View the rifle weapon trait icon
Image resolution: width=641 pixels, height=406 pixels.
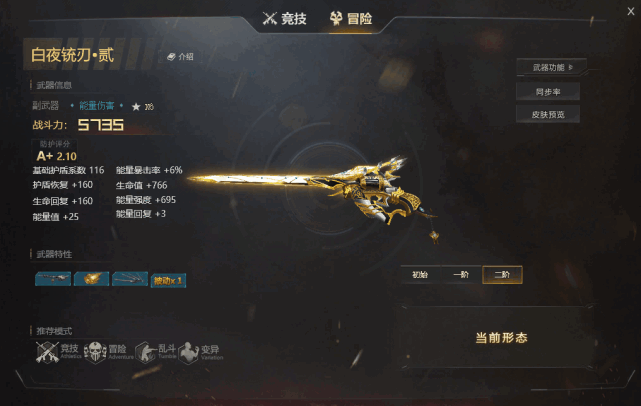coord(52,280)
